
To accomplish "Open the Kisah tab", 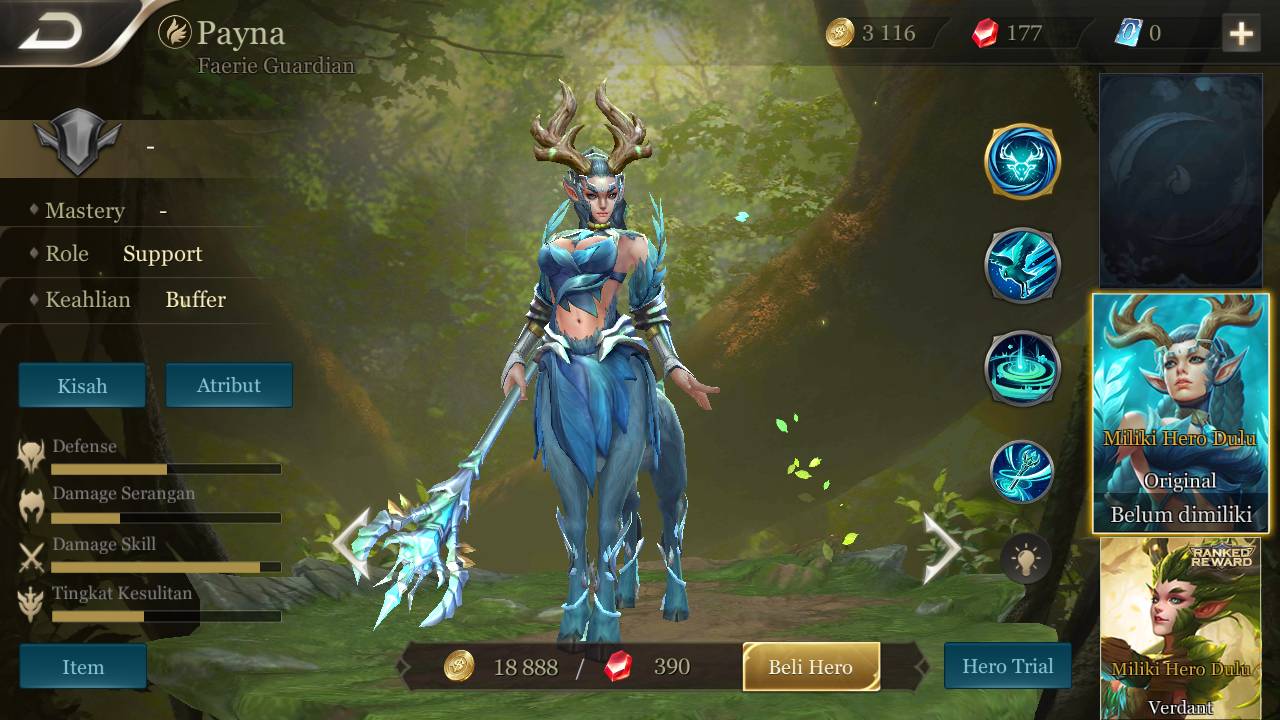I will click(81, 384).
